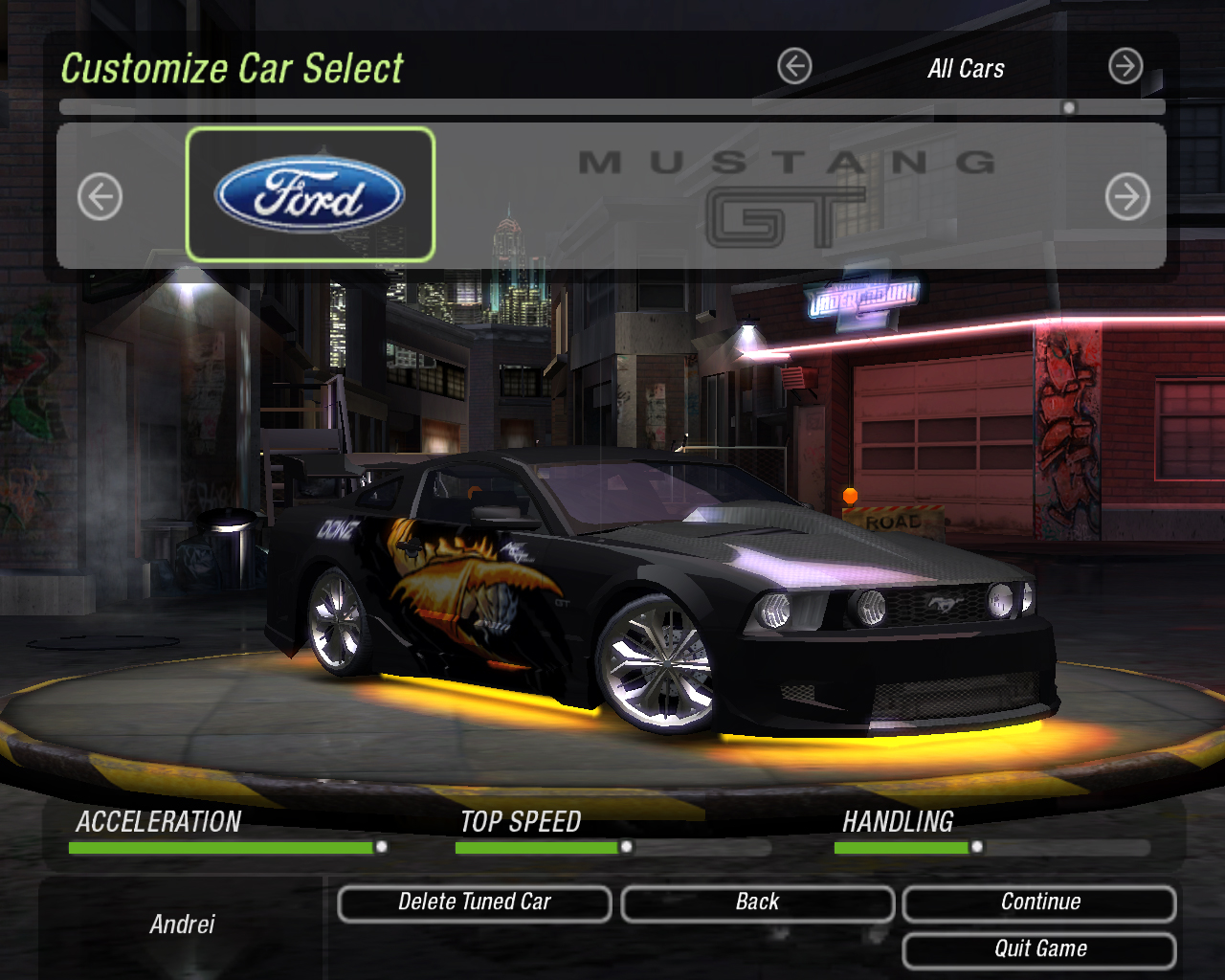Select the Ford logo car tile
The image size is (1225, 980).
[x=310, y=194]
